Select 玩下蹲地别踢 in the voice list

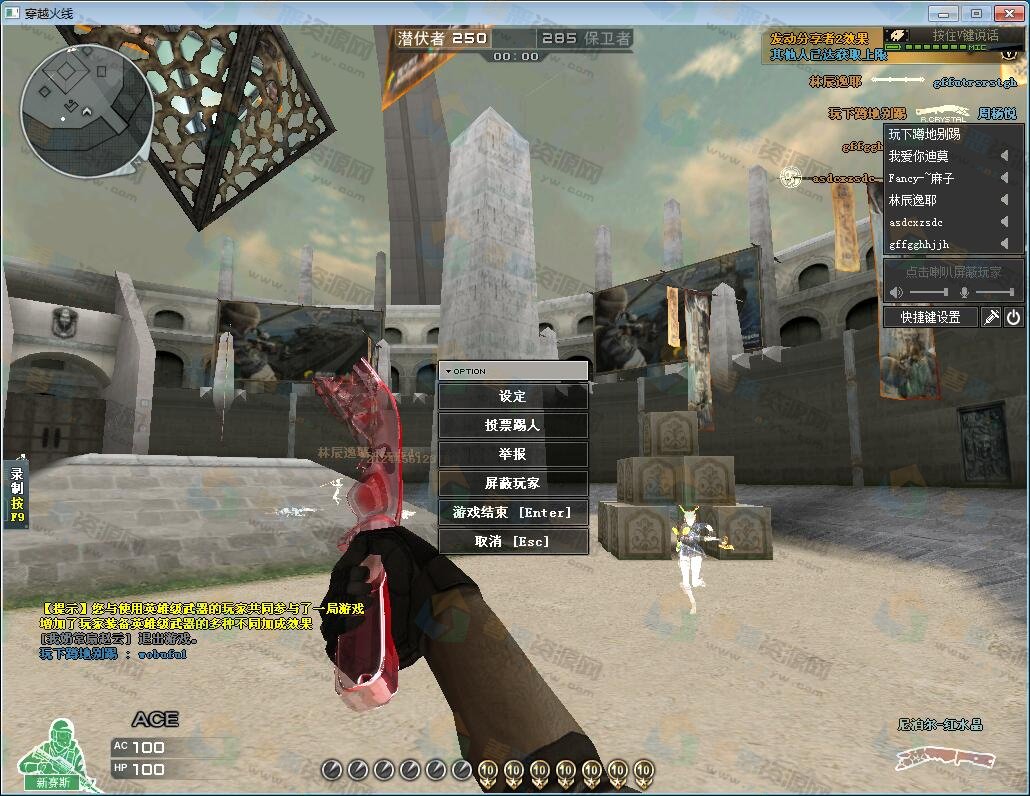click(x=925, y=134)
